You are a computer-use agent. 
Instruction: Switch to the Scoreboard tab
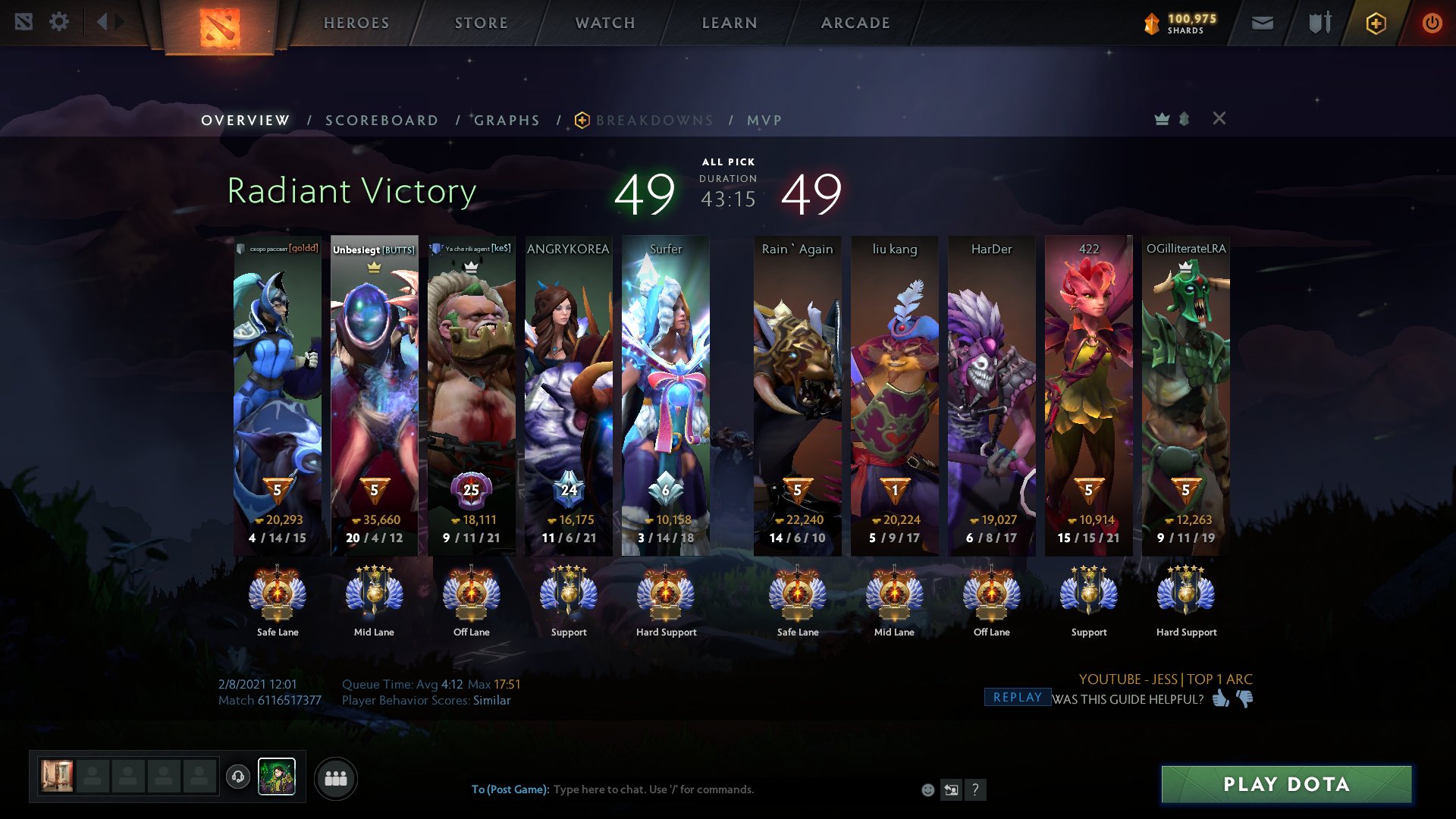[x=381, y=121]
